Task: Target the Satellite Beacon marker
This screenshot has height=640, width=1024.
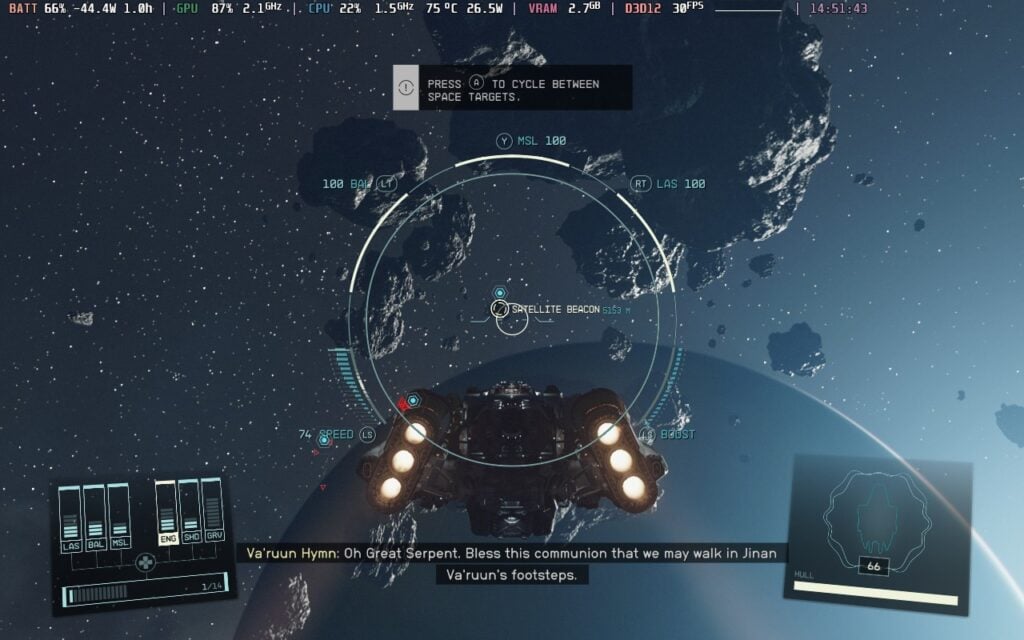Action: 499,310
